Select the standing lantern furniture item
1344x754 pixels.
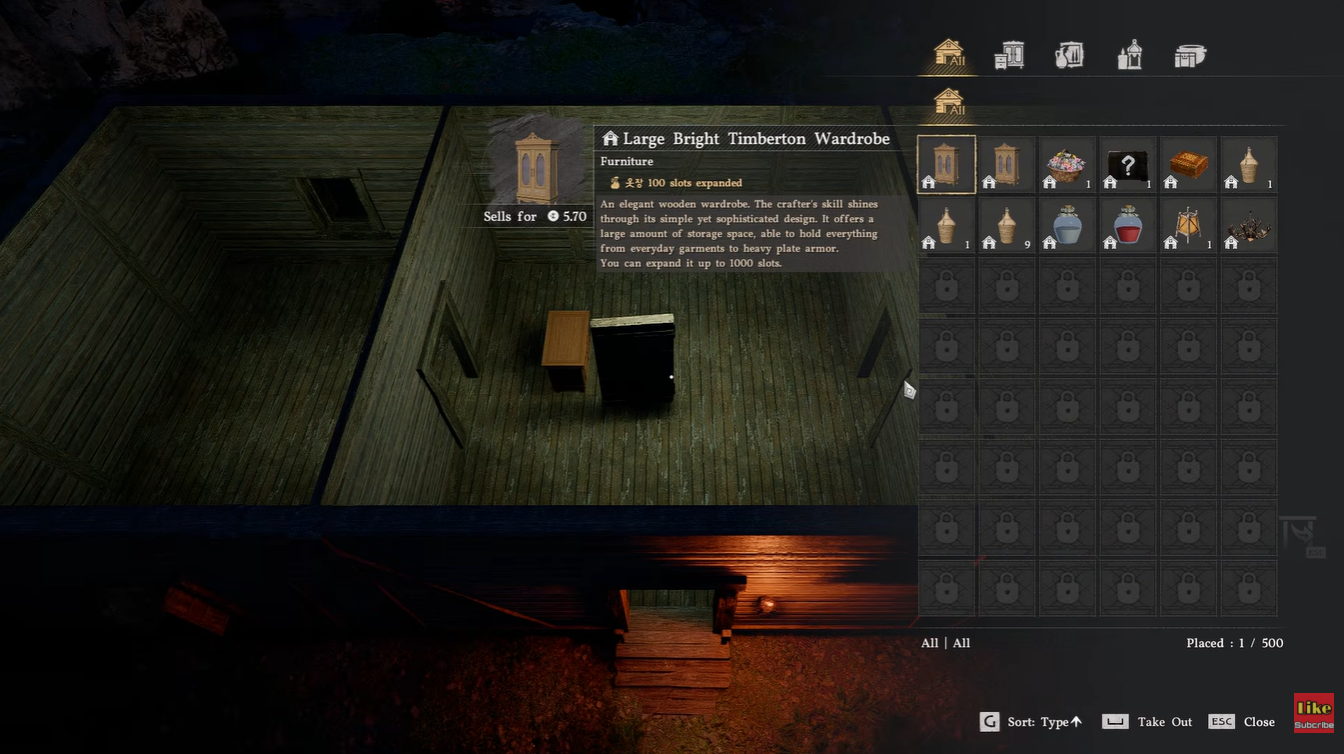tap(1187, 224)
